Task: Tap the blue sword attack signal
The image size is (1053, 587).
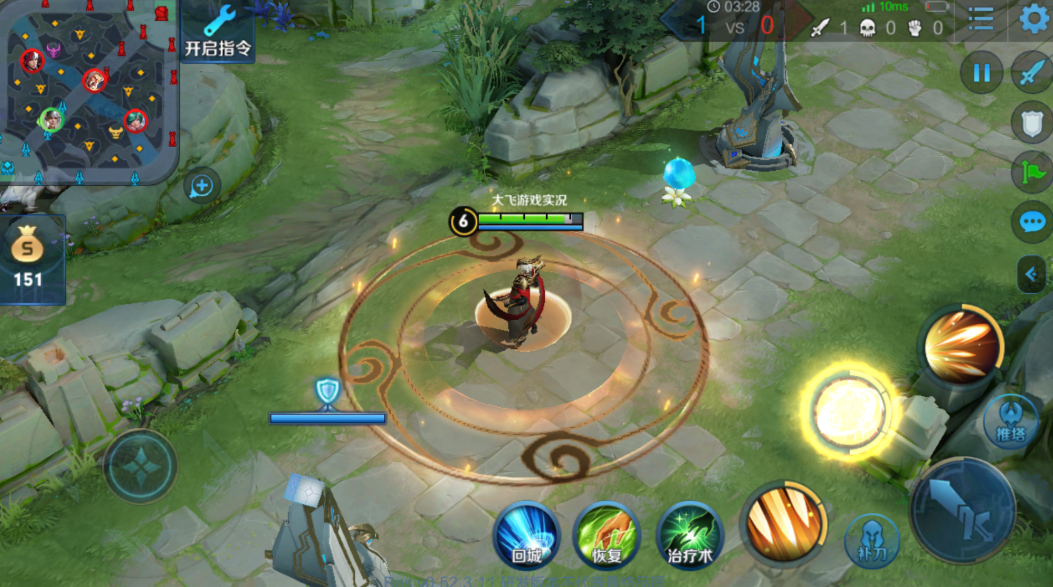Action: [1032, 73]
